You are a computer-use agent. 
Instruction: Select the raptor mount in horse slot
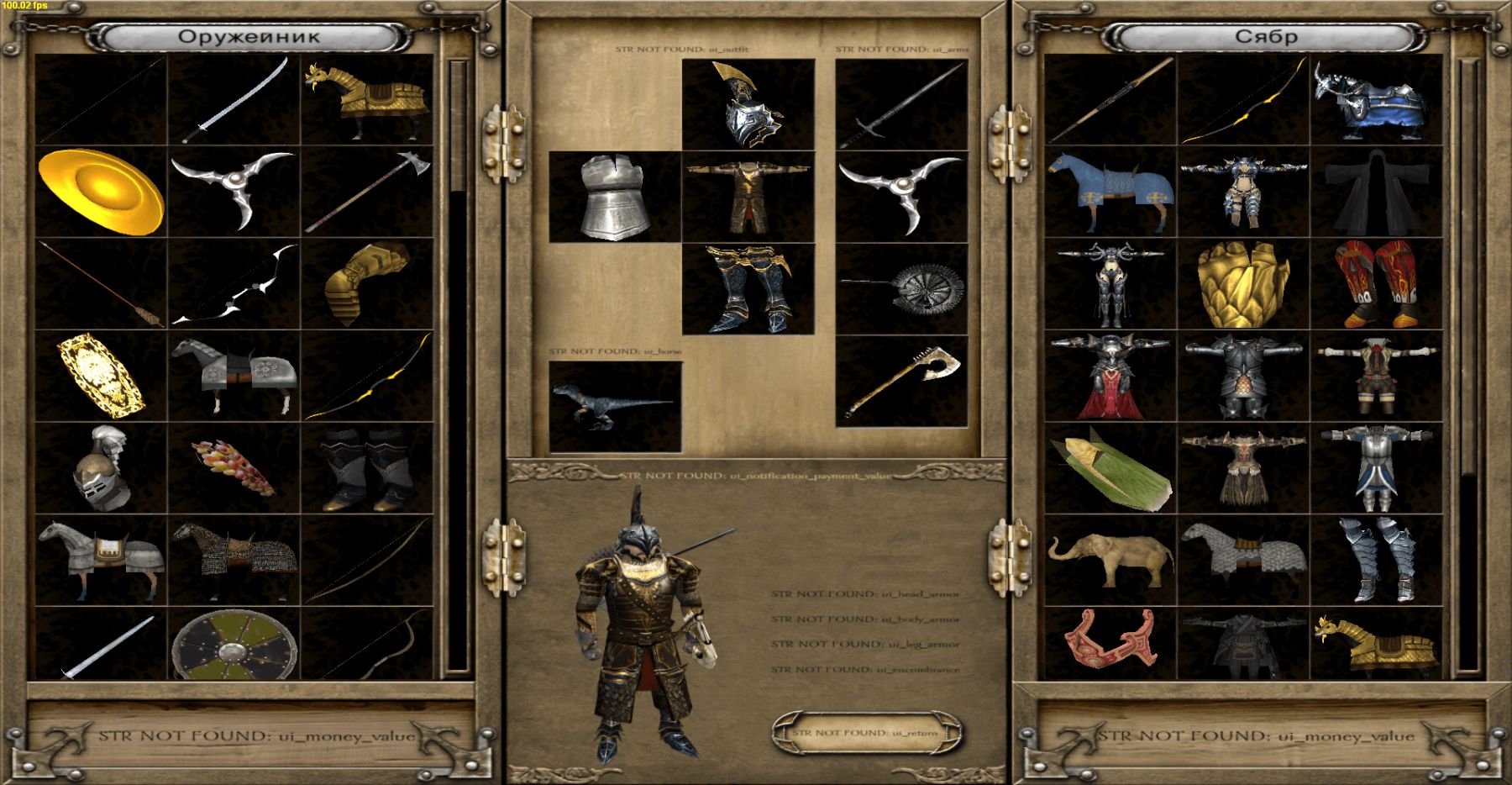pyautogui.click(x=615, y=407)
